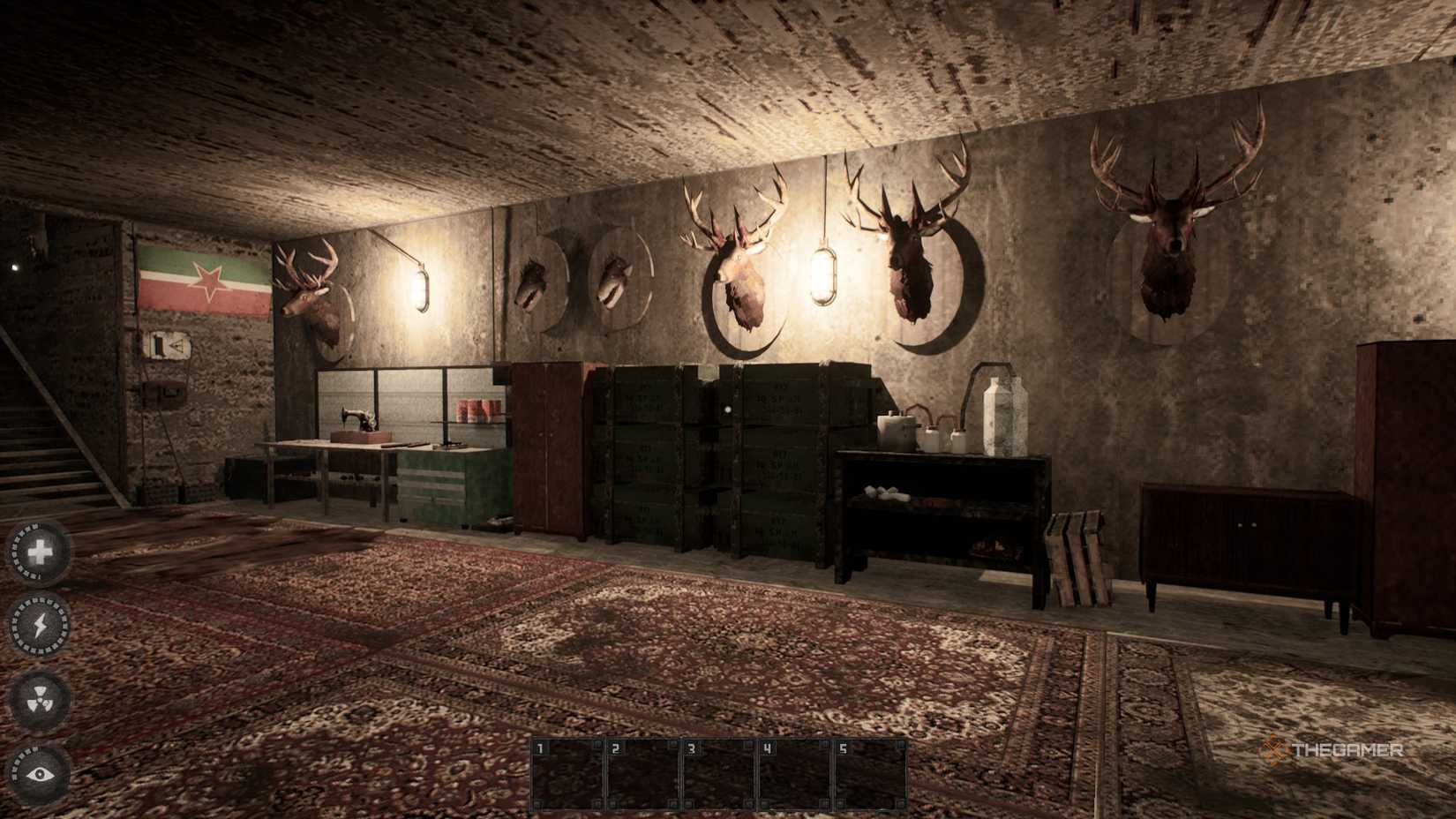Click the number badge on hotbar slot 3
Screen dimensions: 1456x819
pyautogui.click(x=692, y=748)
